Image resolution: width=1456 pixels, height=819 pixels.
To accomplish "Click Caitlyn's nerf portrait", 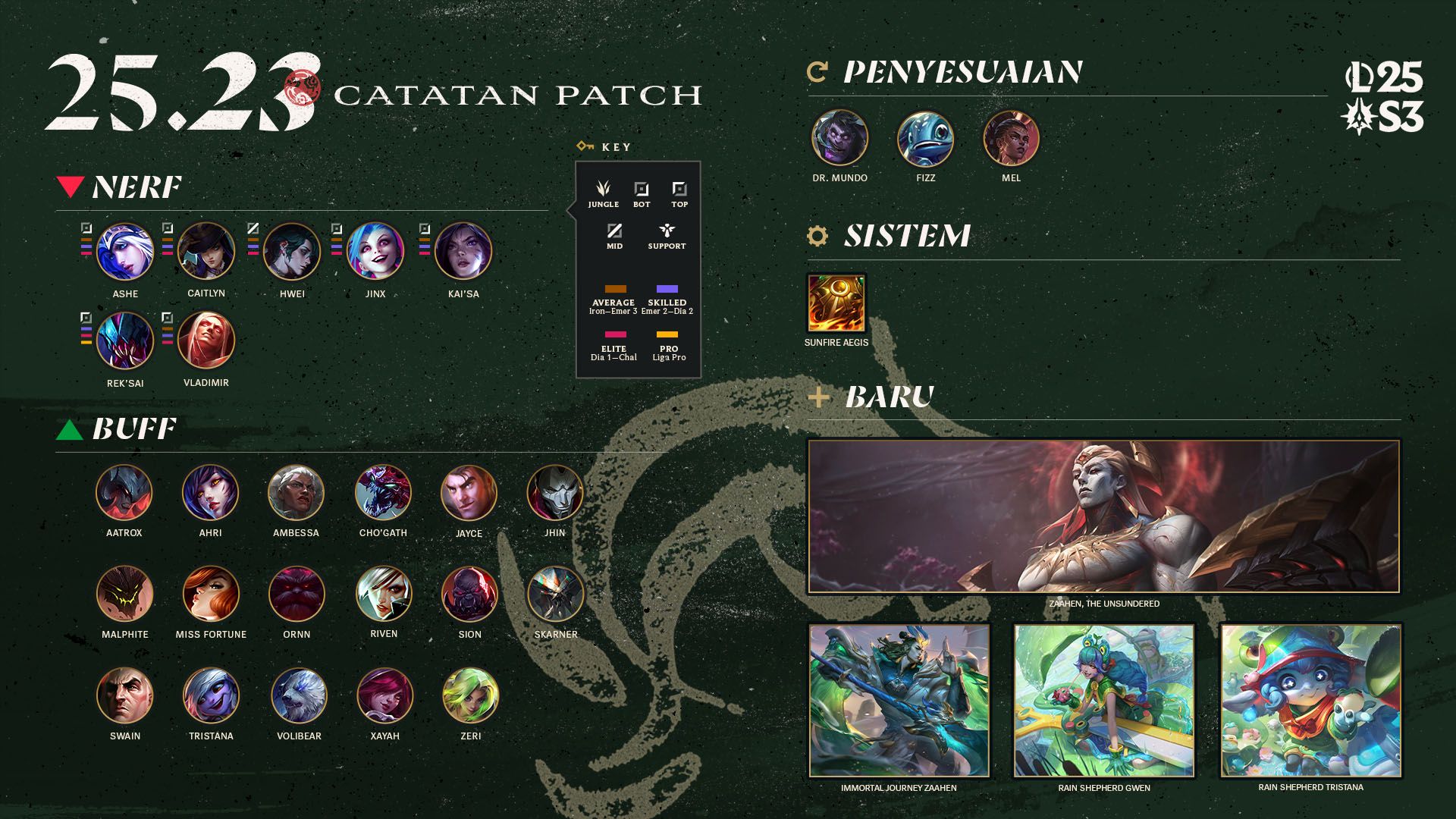I will (x=206, y=250).
